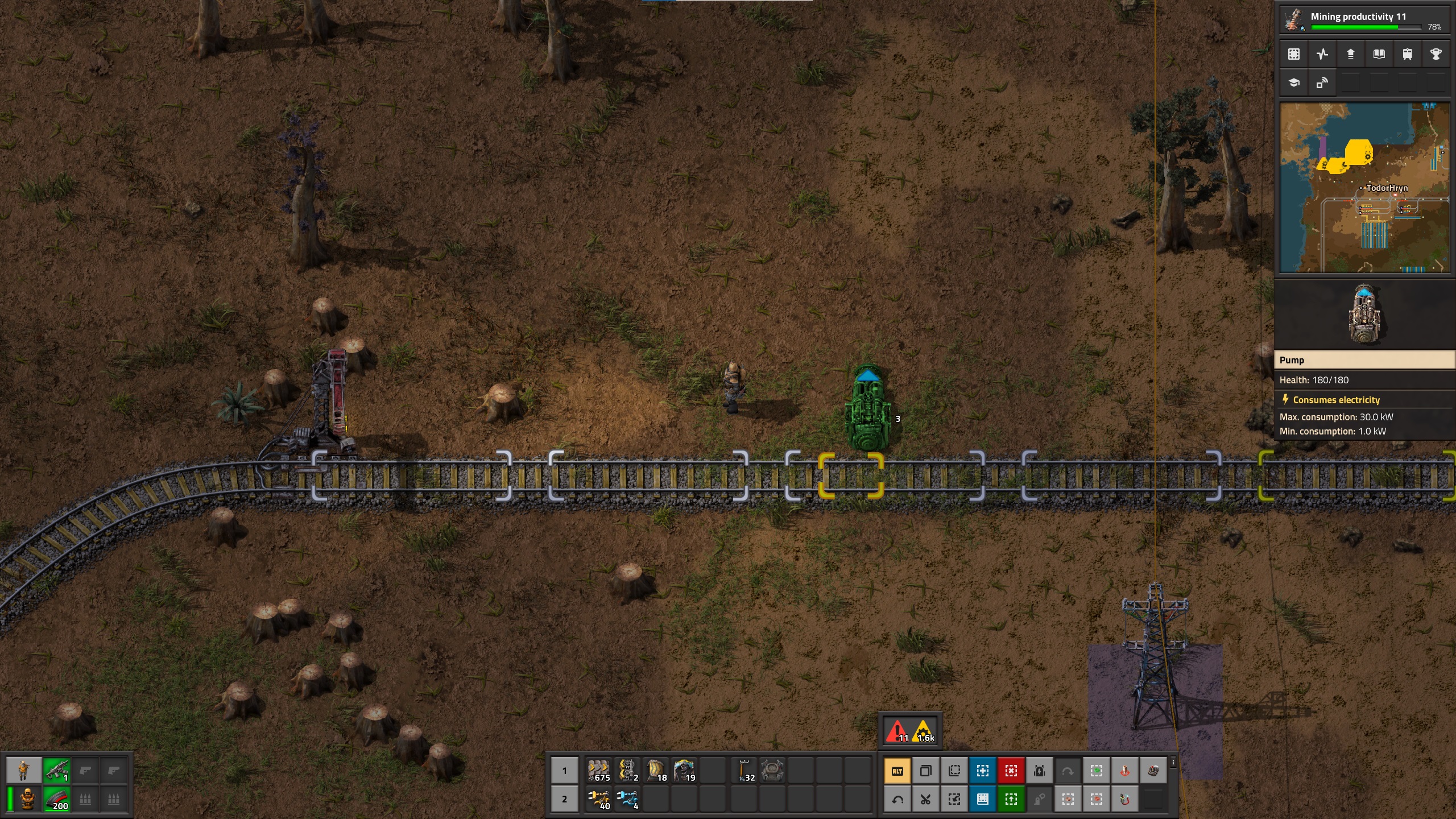The width and height of the screenshot is (1456, 819).
Task: Click the minimap
Action: coord(1364,188)
